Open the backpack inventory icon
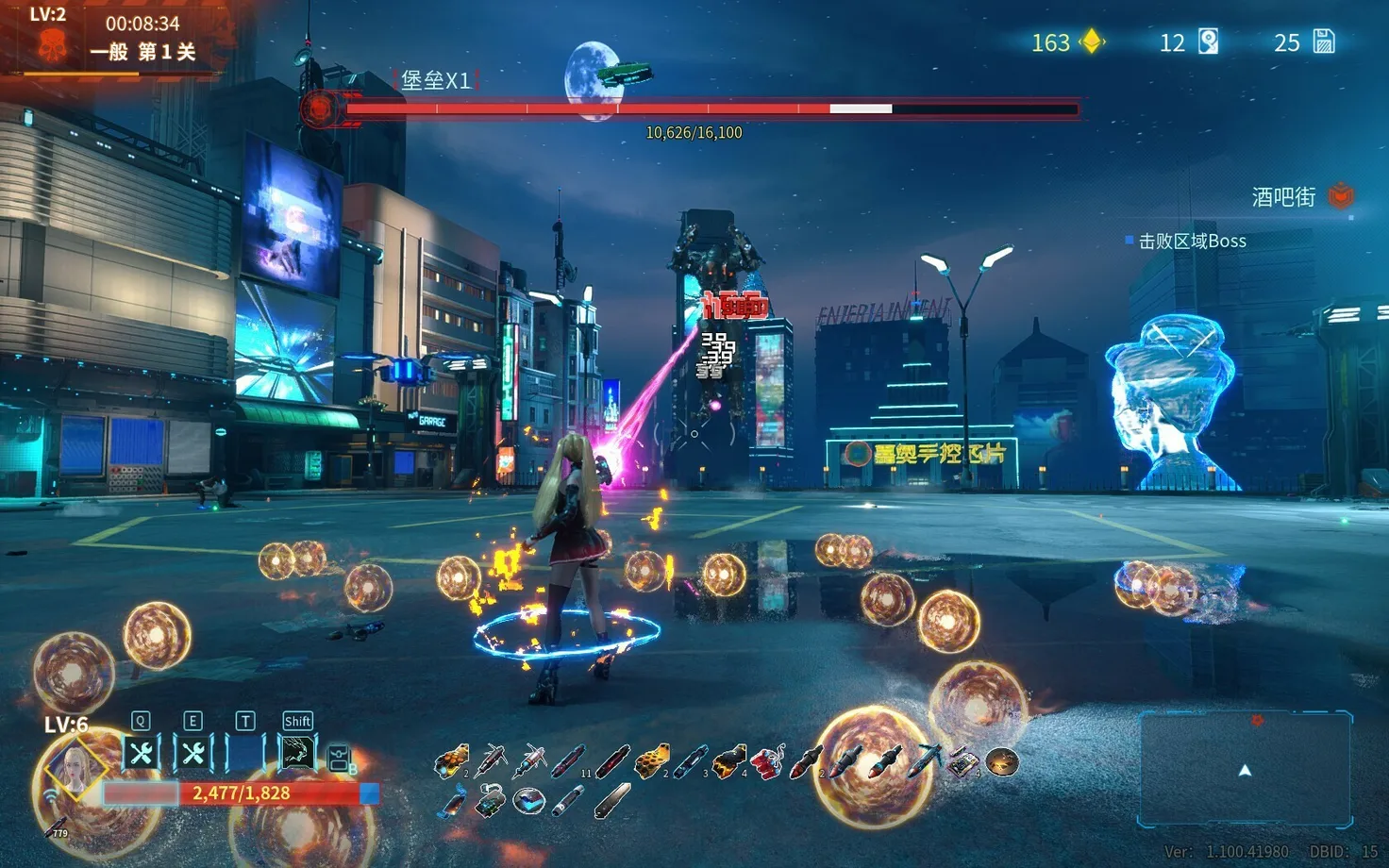This screenshot has width=1389, height=868. [x=340, y=758]
